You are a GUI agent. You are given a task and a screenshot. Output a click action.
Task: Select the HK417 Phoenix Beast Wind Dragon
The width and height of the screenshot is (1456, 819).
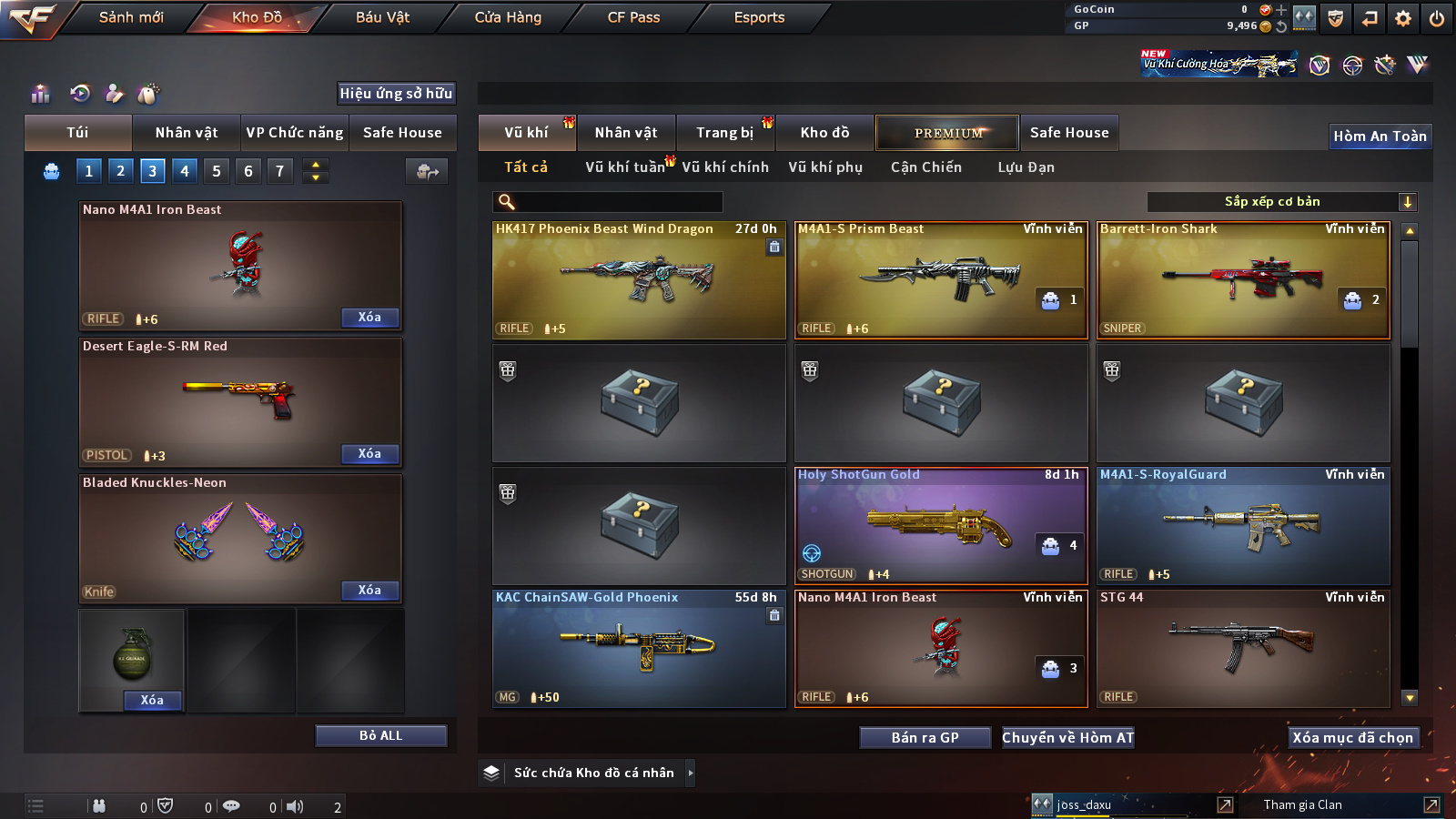pyautogui.click(x=639, y=280)
